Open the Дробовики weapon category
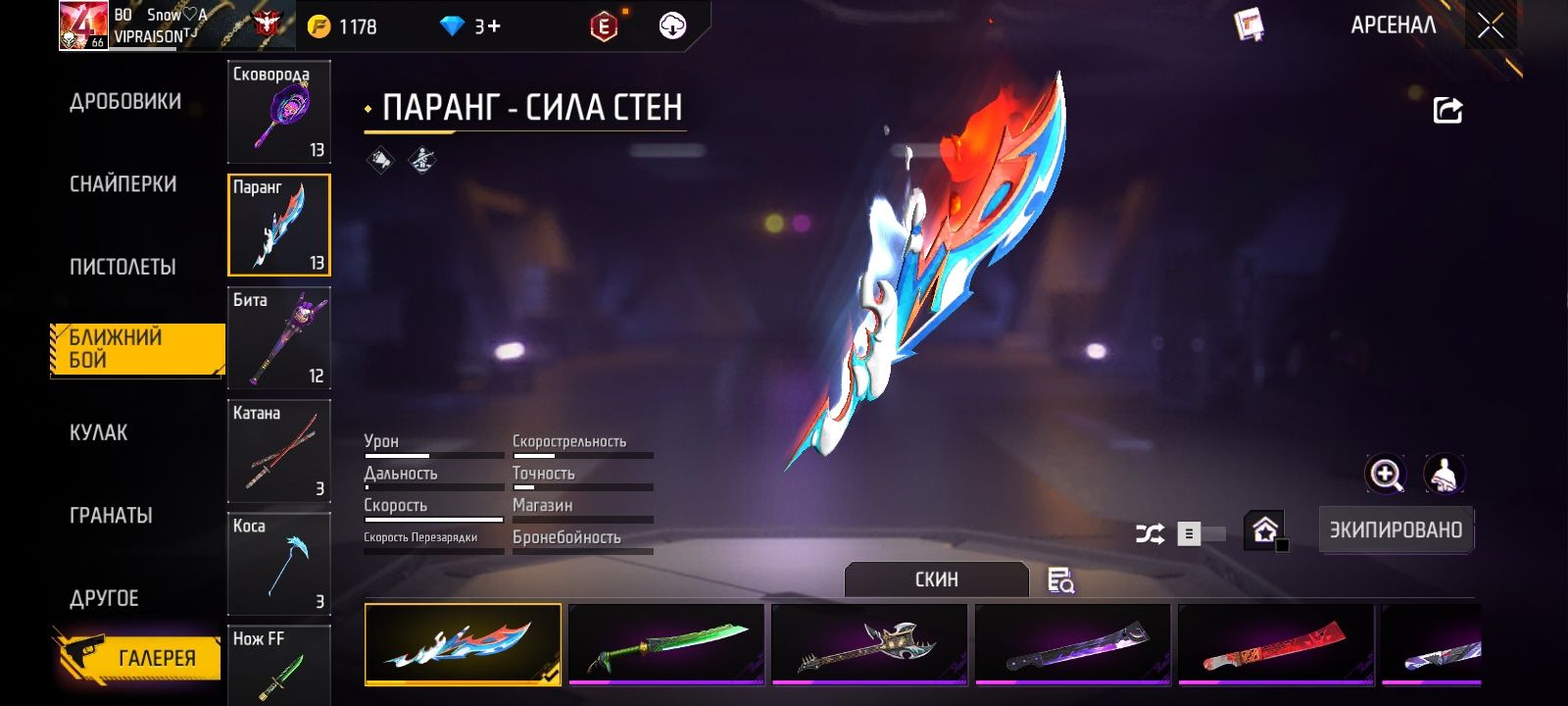The image size is (1568, 706). tap(125, 102)
